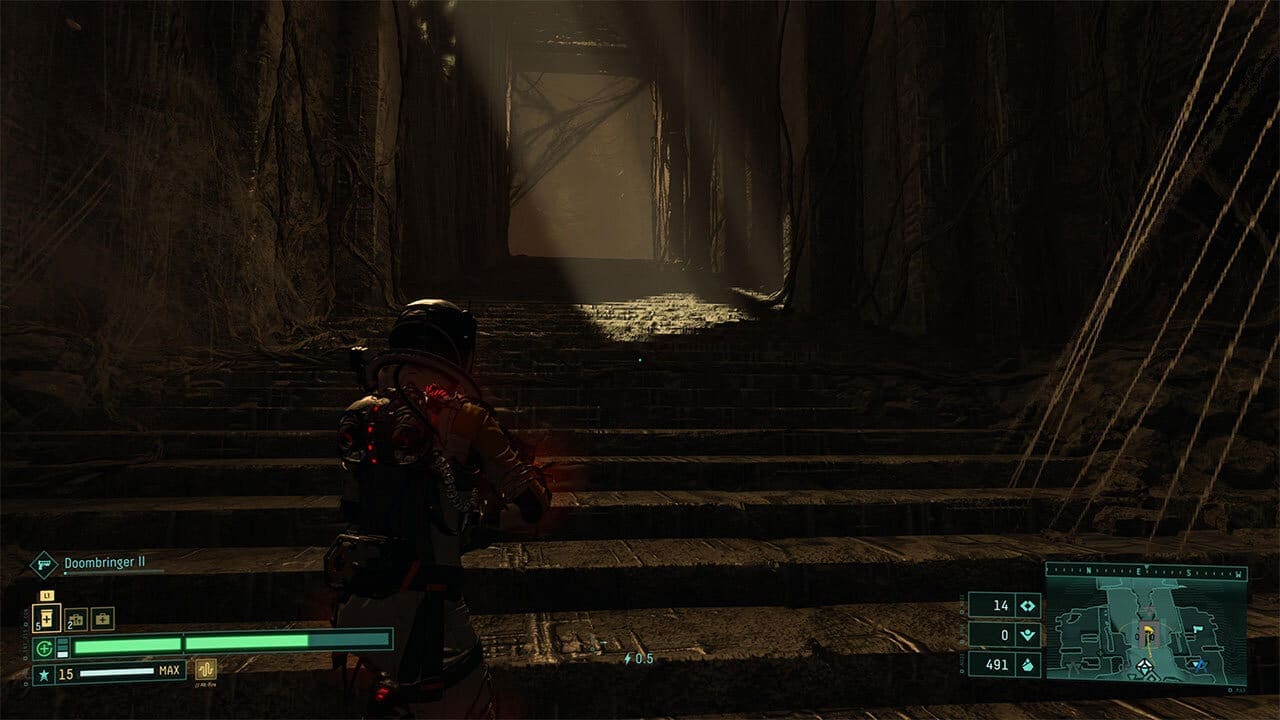Click the blue statue marker on the minimap
The height and width of the screenshot is (720, 1280).
click(x=1201, y=666)
